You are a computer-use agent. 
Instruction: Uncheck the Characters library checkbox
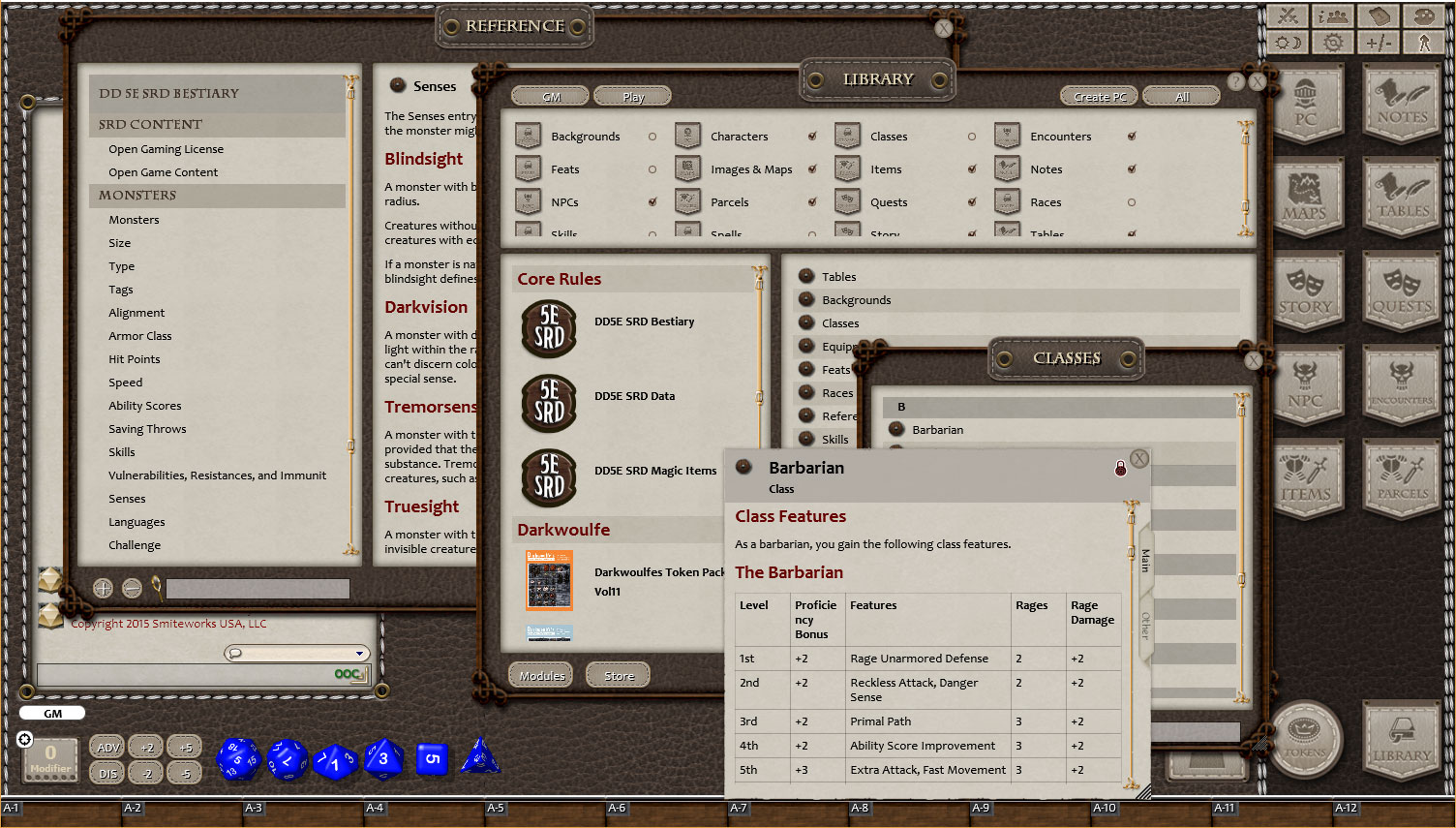pos(813,137)
